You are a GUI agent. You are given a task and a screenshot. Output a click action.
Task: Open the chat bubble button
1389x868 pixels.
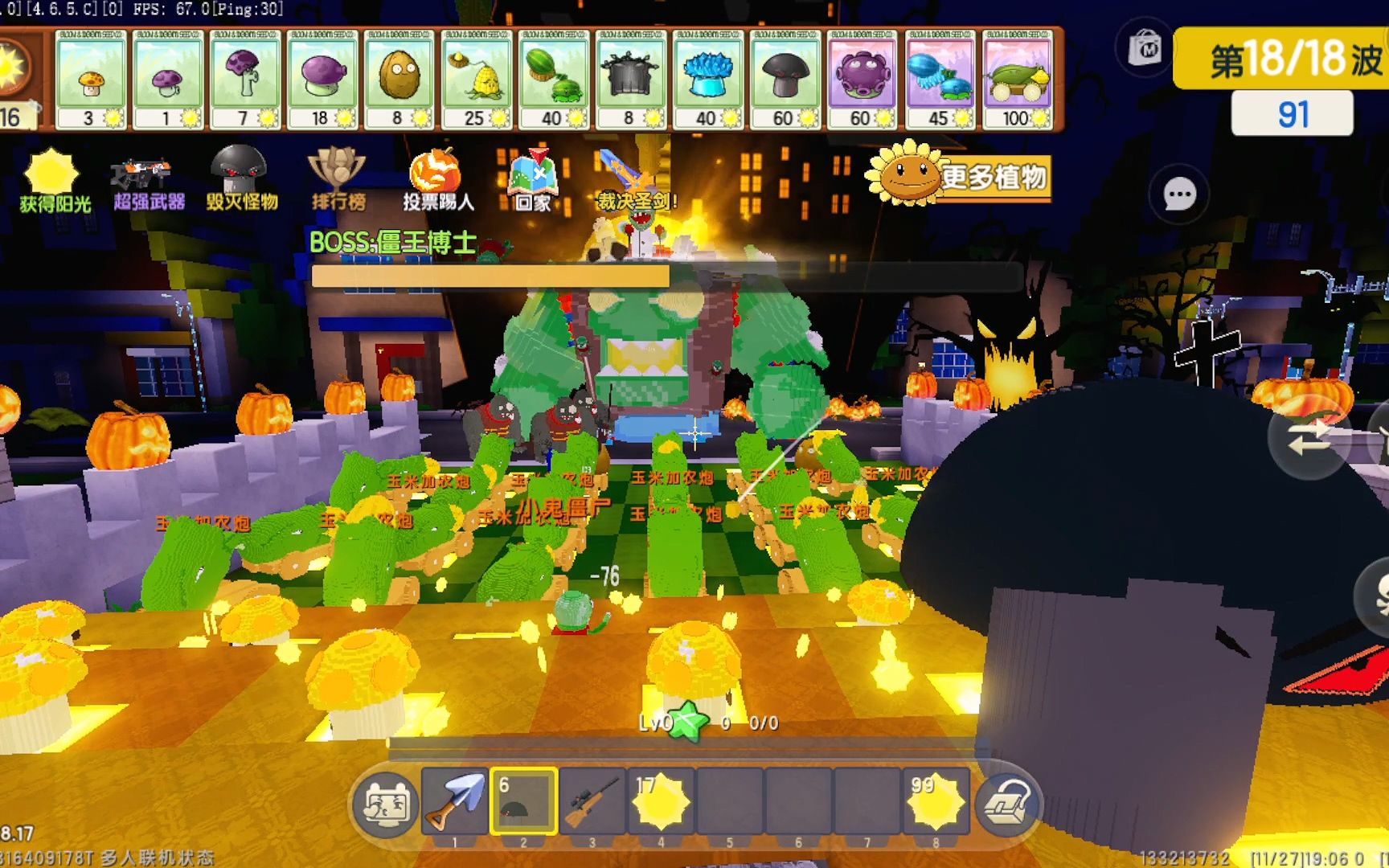[x=1179, y=194]
